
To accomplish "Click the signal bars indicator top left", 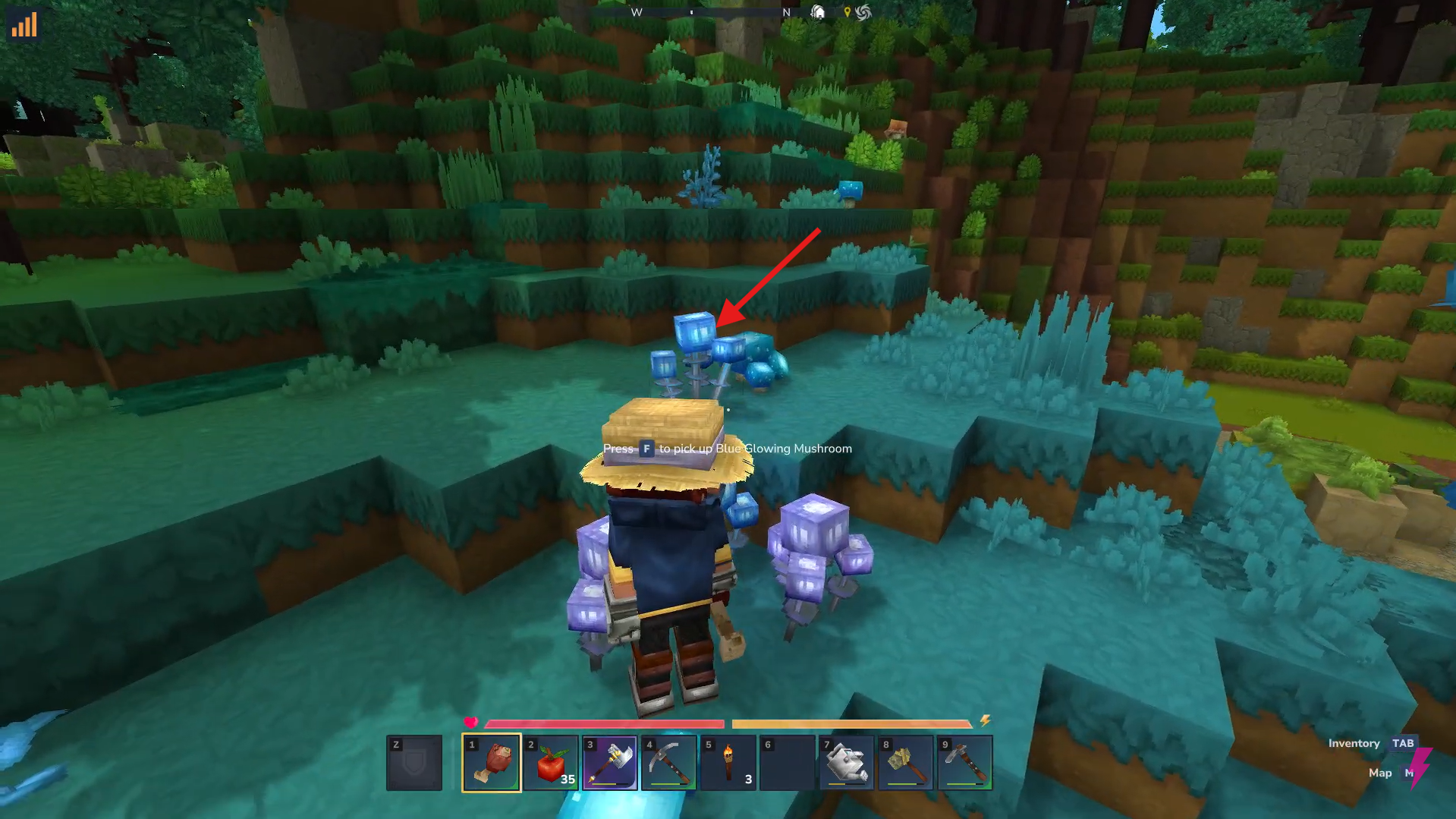I will point(25,25).
